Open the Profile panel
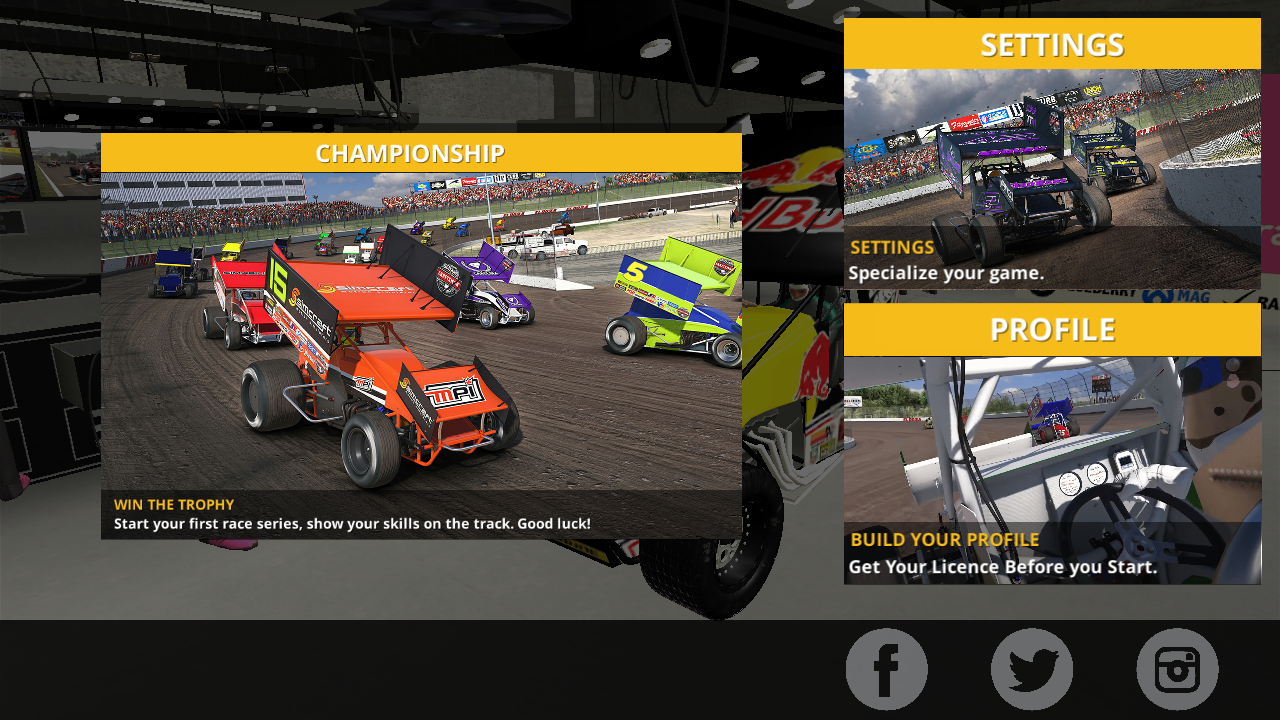 (x=1052, y=444)
